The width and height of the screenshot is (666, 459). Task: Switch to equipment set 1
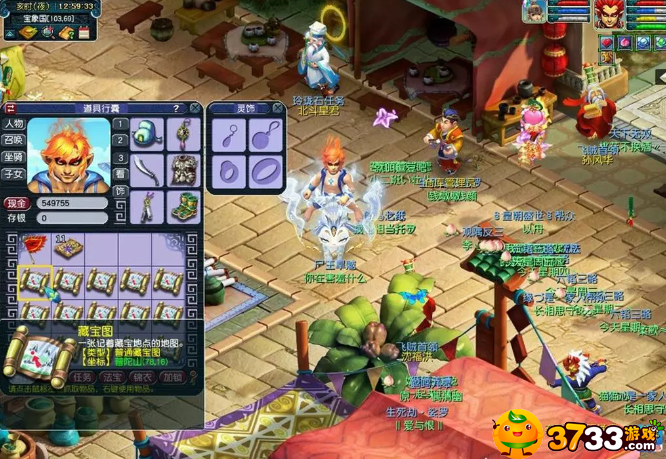[120, 125]
